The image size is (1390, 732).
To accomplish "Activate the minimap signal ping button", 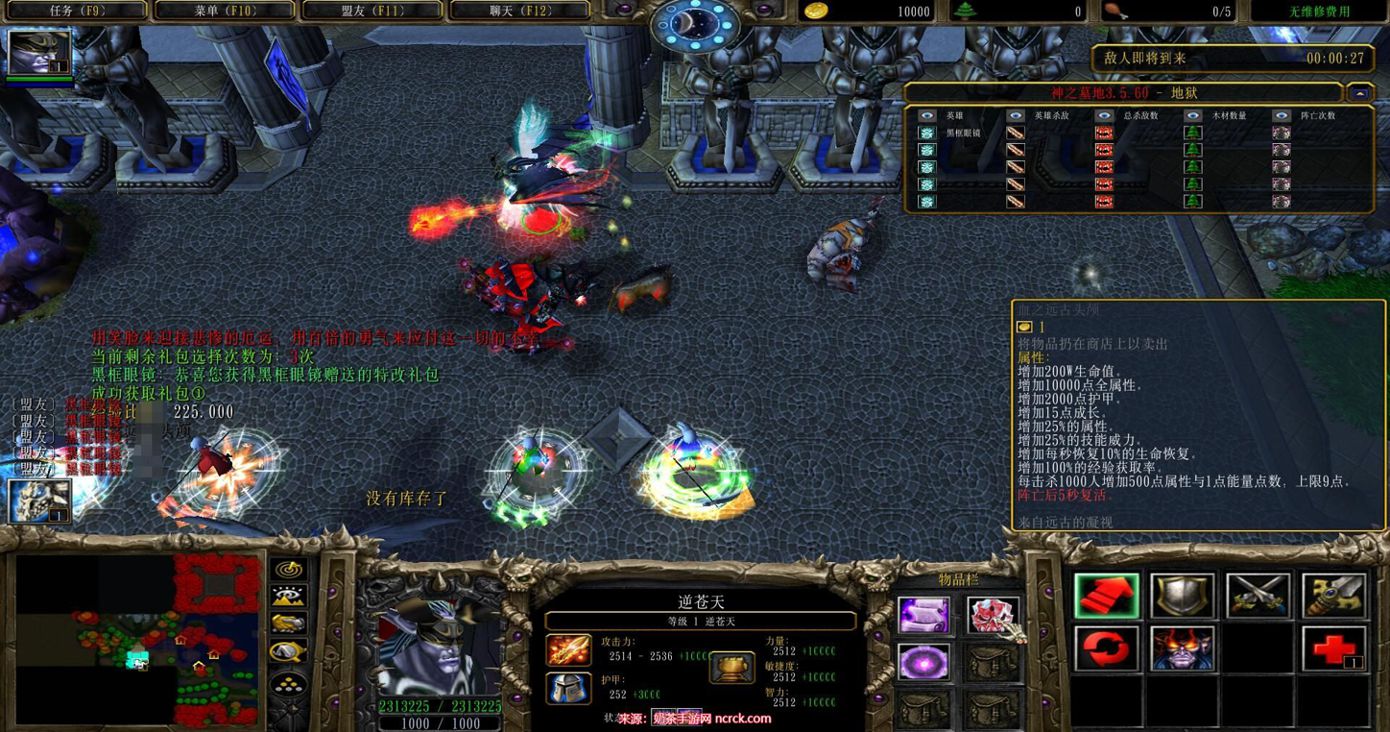I will pyautogui.click(x=289, y=569).
